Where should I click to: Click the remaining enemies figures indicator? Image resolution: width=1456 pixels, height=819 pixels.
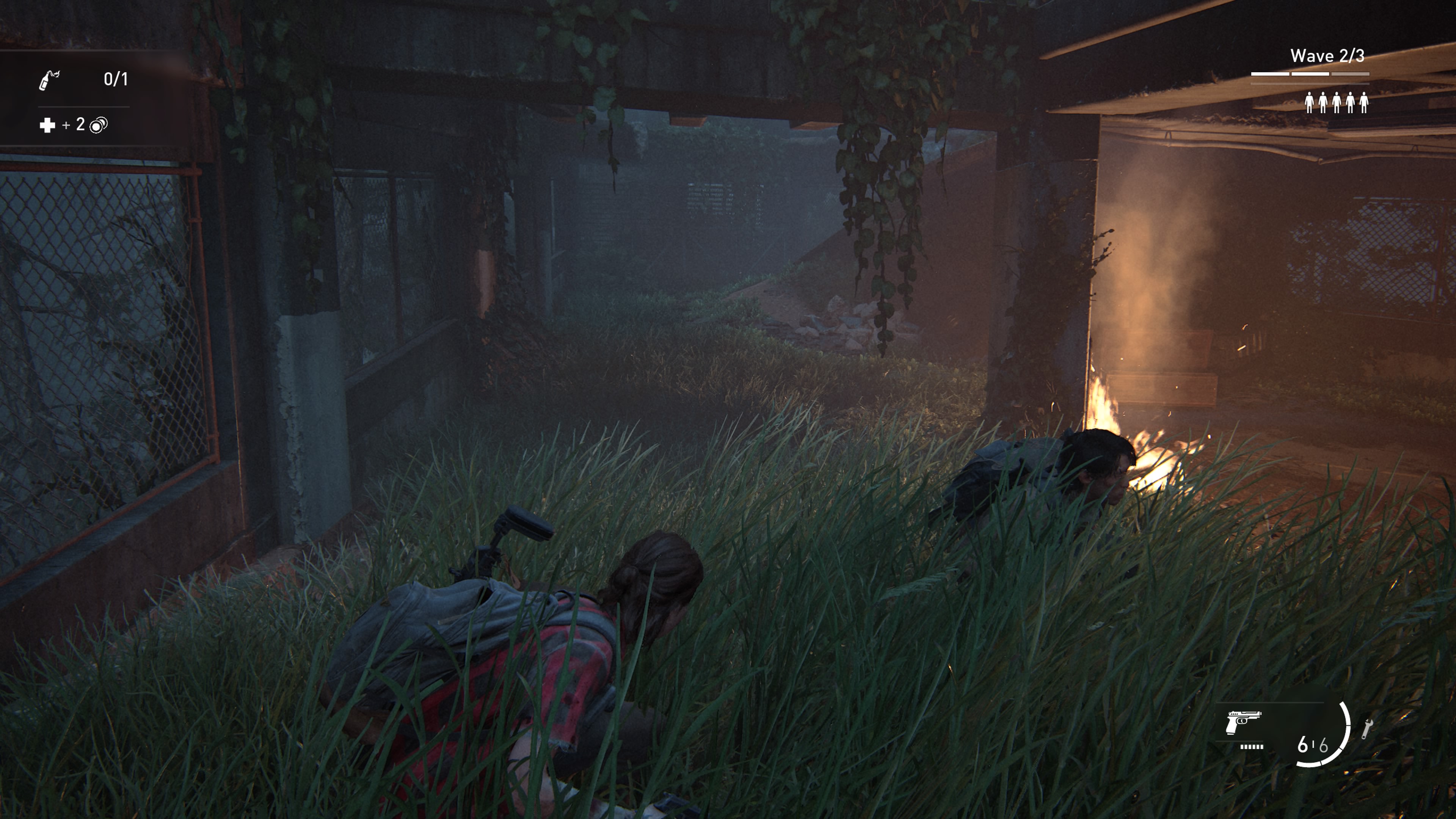coord(1336,103)
